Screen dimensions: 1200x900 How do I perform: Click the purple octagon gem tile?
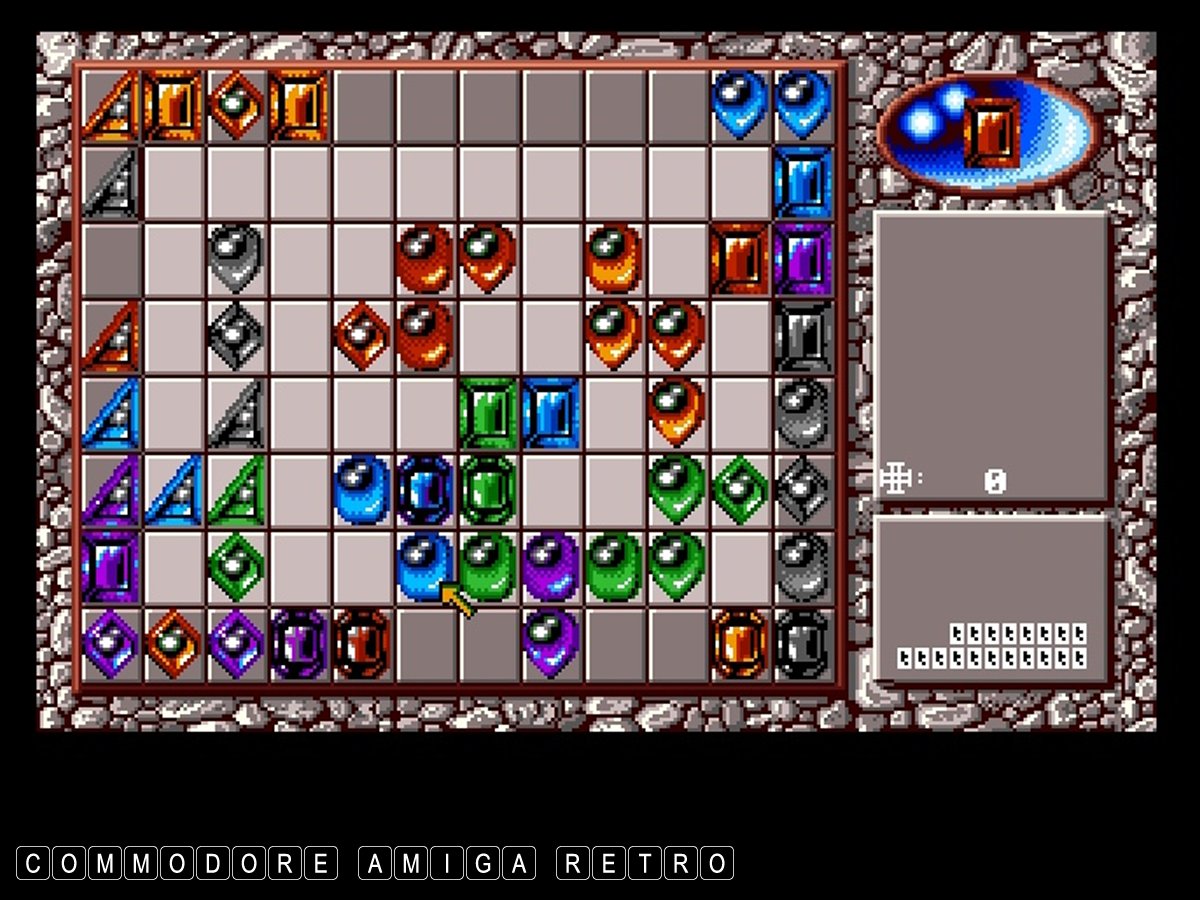point(299,643)
